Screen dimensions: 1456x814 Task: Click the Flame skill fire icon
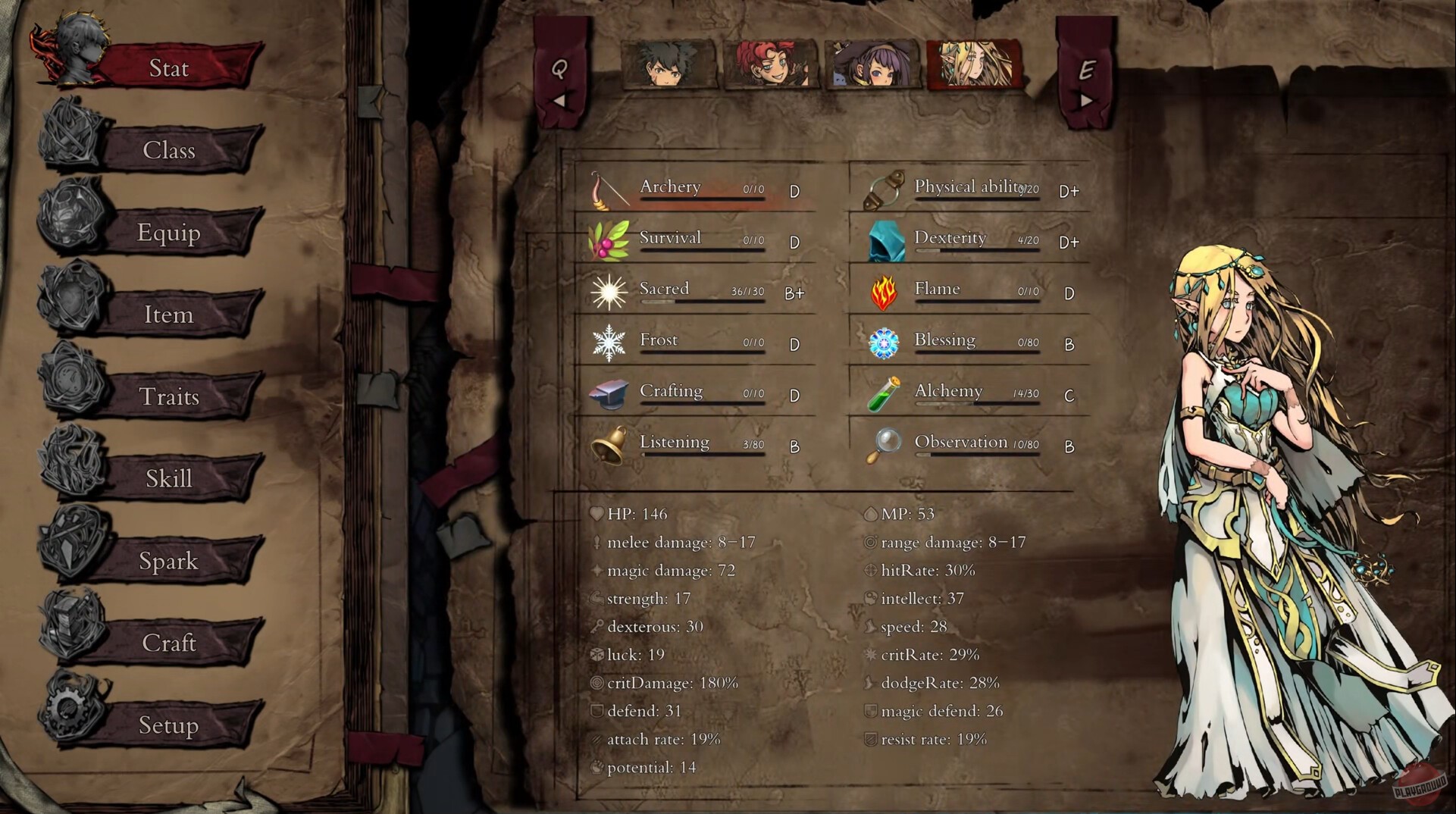pyautogui.click(x=883, y=292)
